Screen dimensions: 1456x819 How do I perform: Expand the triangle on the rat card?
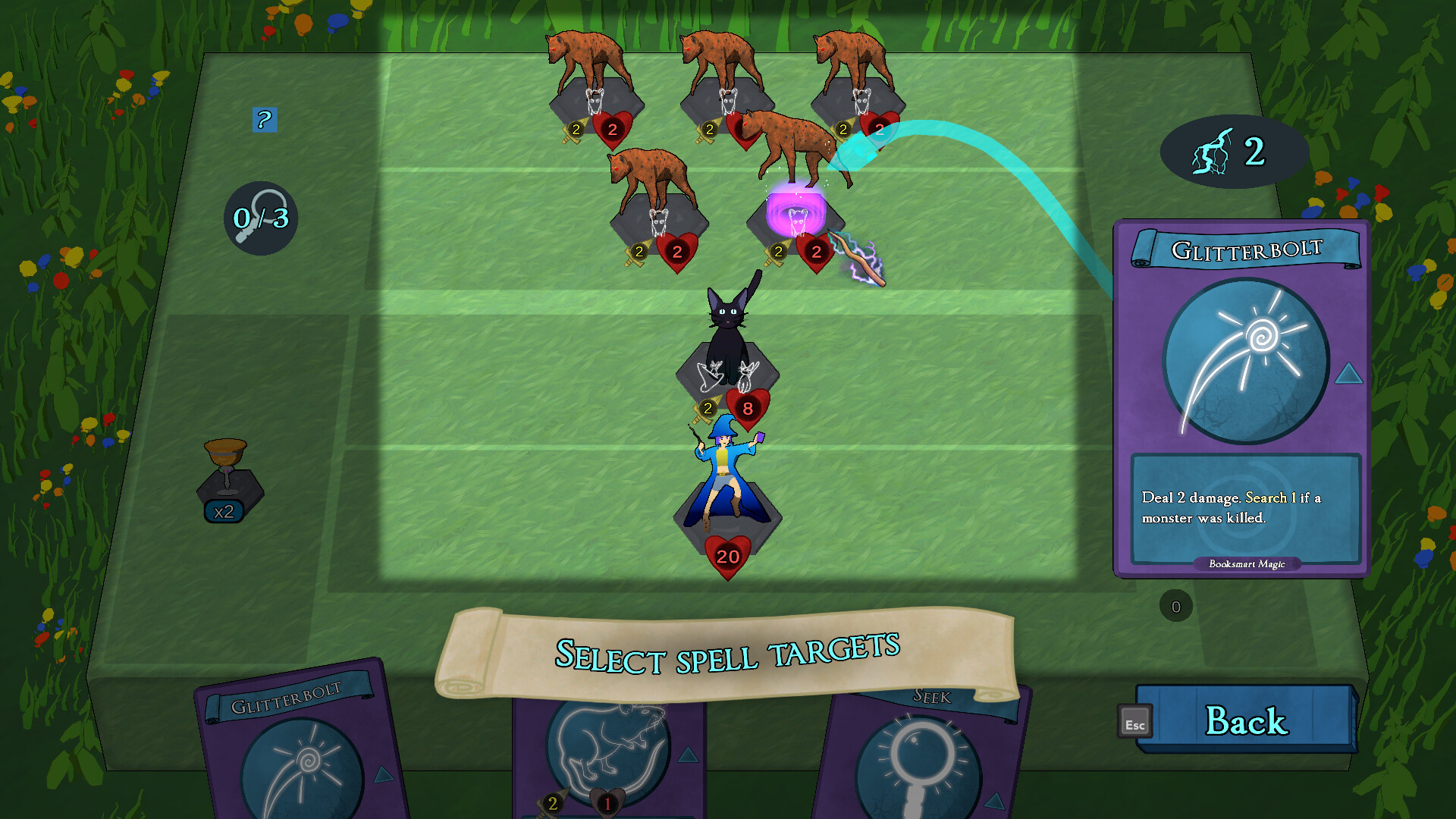point(689,754)
